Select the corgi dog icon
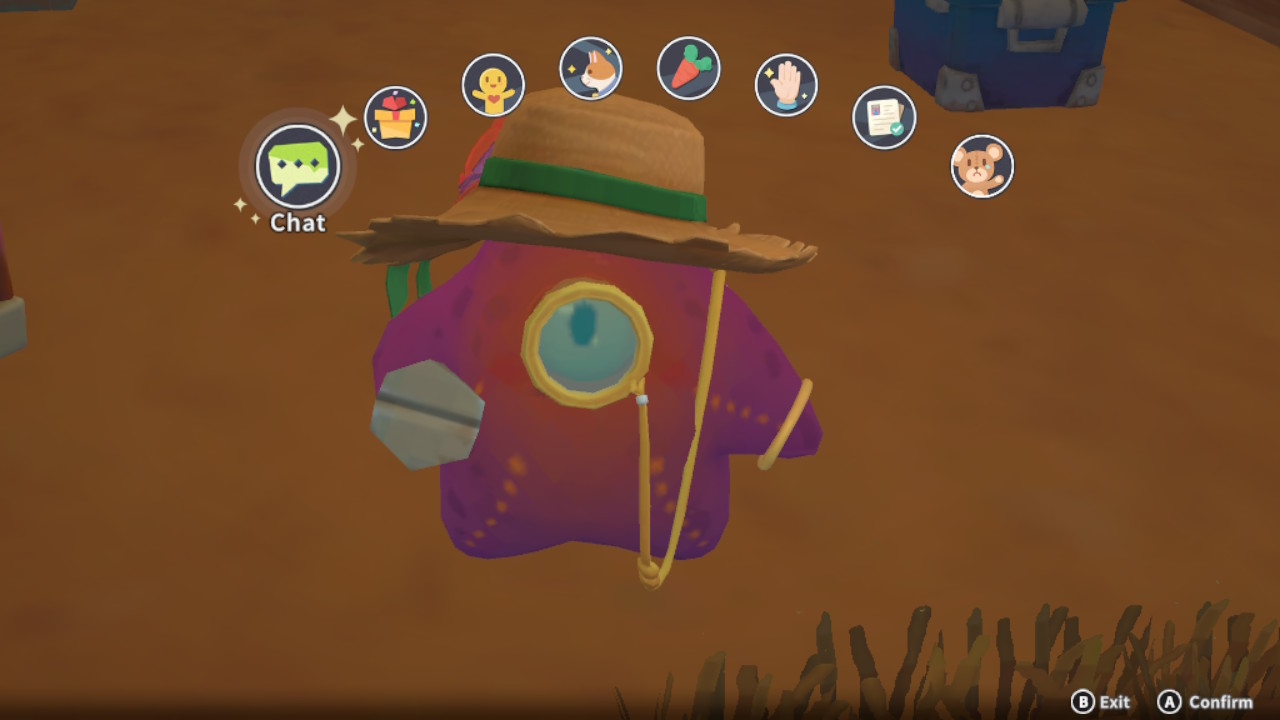Viewport: 1280px width, 720px height. (x=590, y=68)
